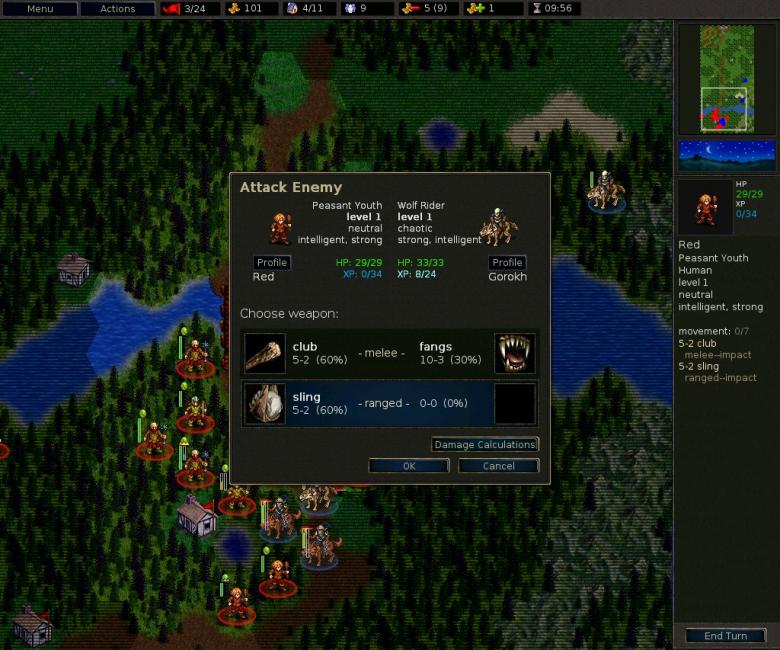Cancel the attack dialog
Screen dimensions: 780x650
498,466
